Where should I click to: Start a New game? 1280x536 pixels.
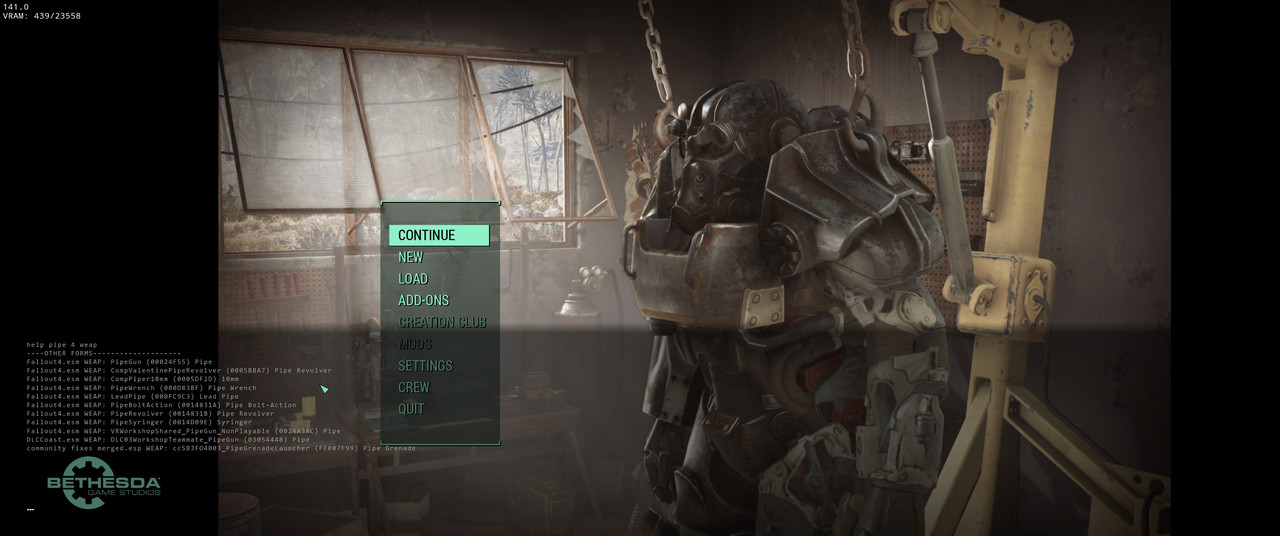[411, 257]
